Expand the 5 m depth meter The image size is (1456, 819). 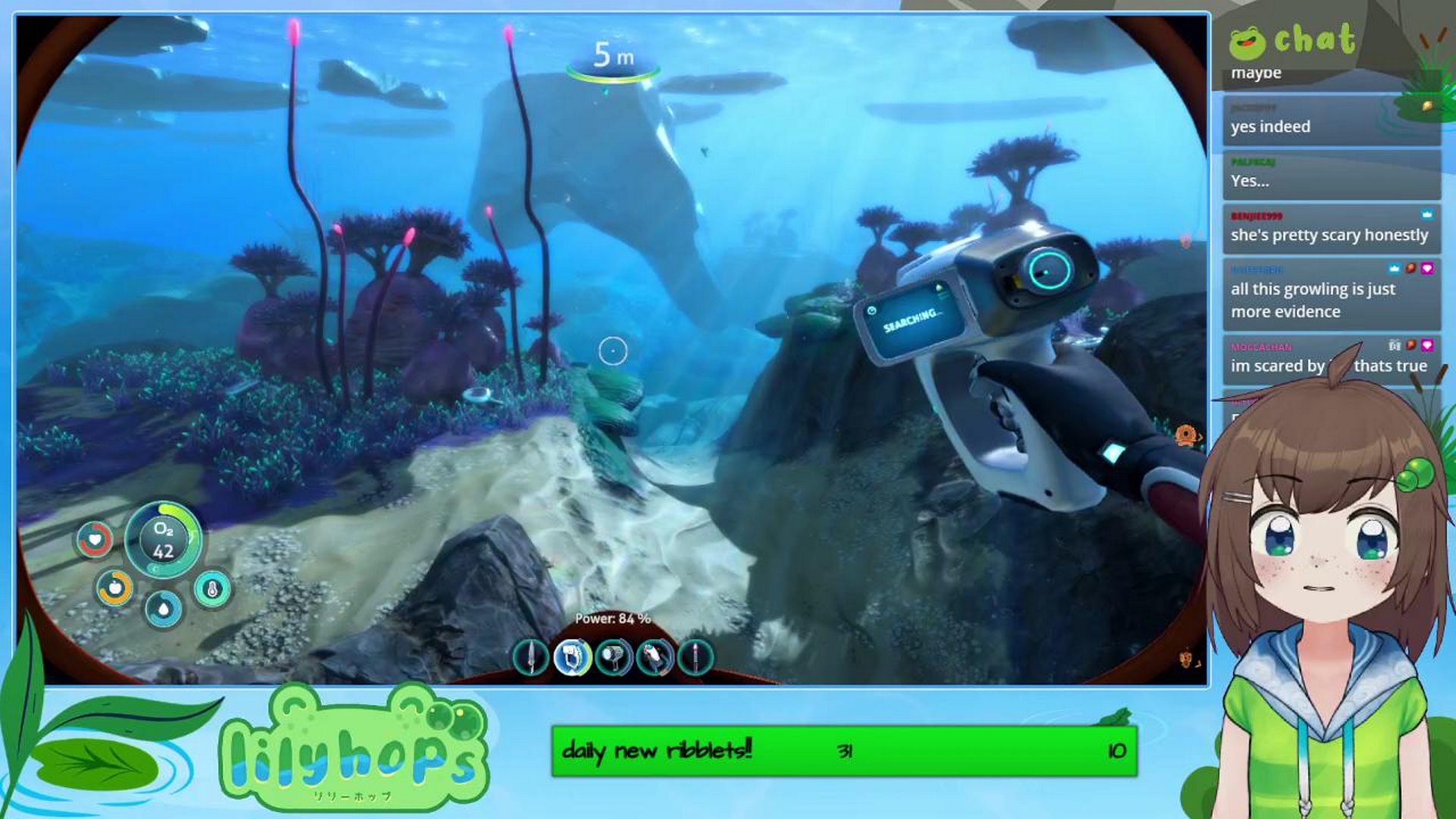611,55
